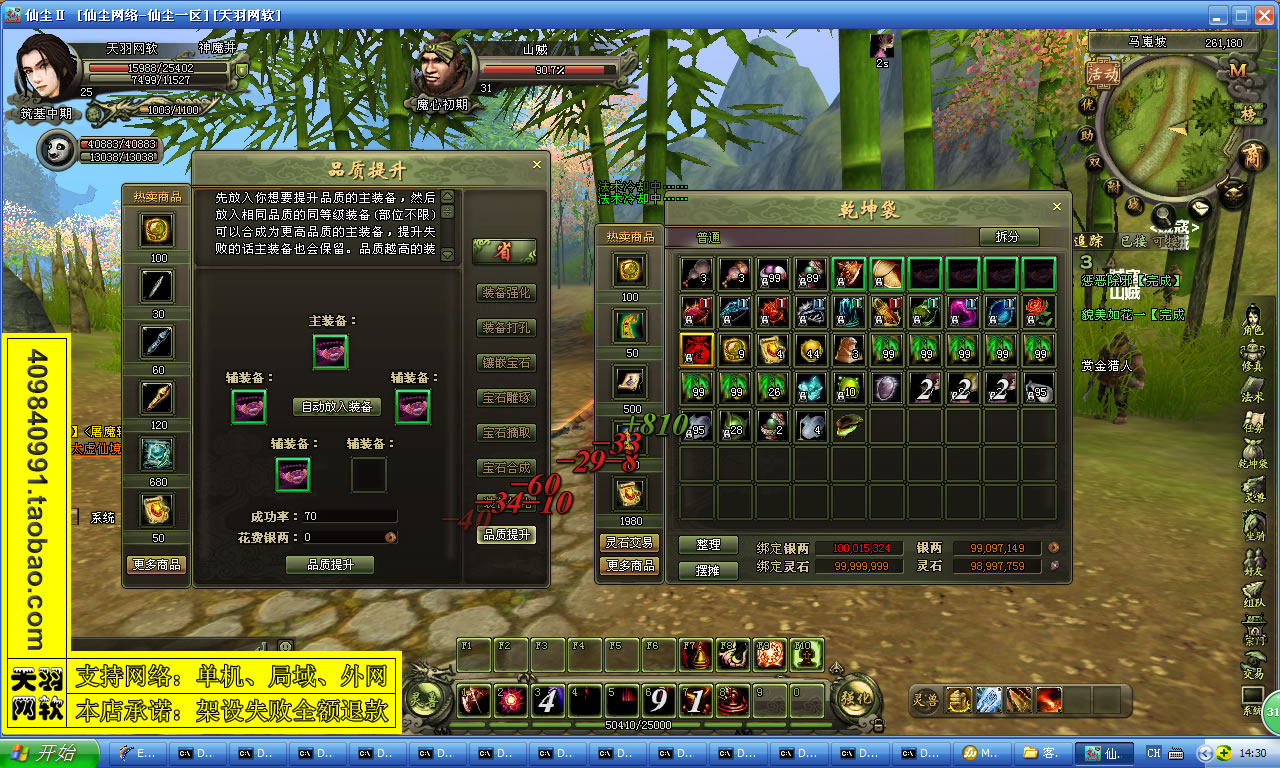Select the main equipment slot 主装备
This screenshot has width=1280, height=768.
click(x=330, y=351)
